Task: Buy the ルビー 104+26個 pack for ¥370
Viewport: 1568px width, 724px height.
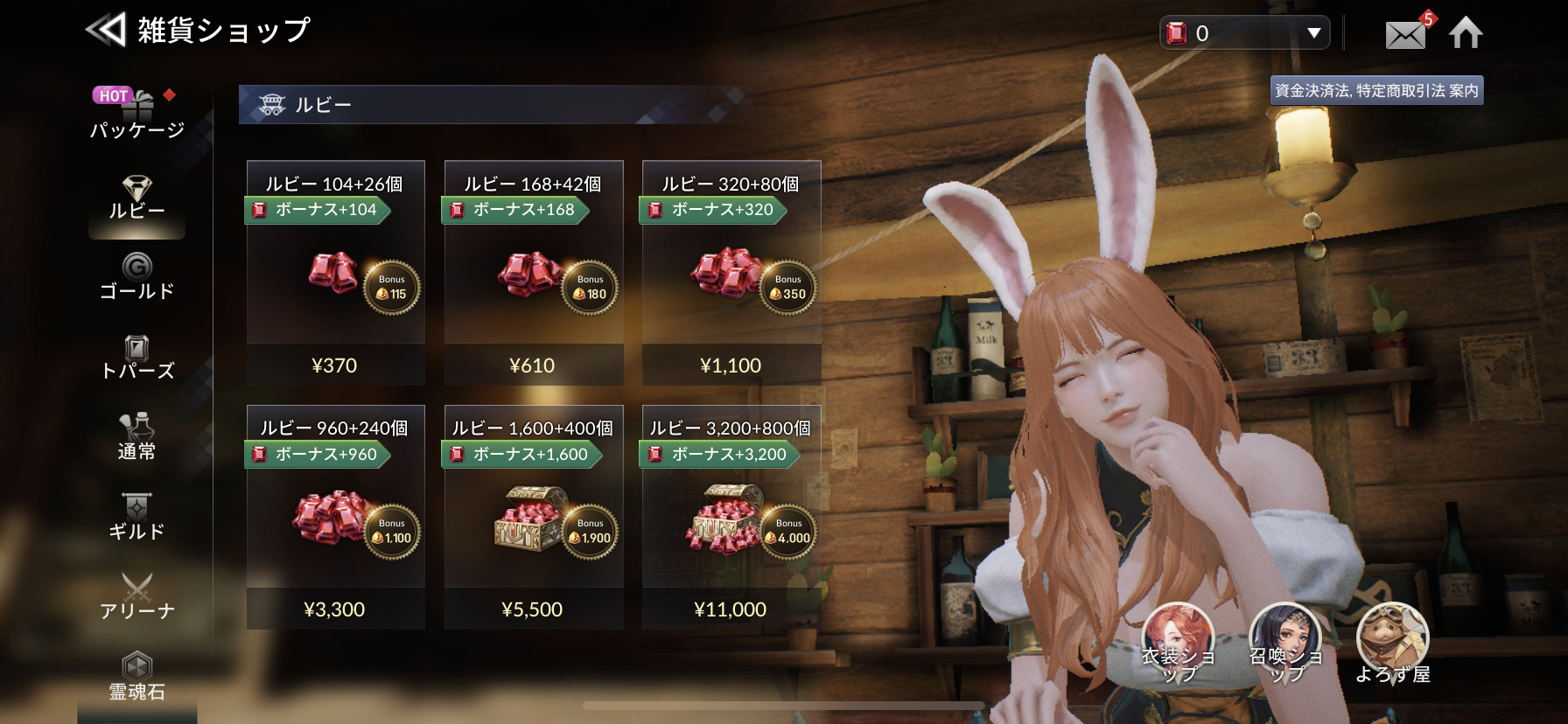Action: [335, 273]
